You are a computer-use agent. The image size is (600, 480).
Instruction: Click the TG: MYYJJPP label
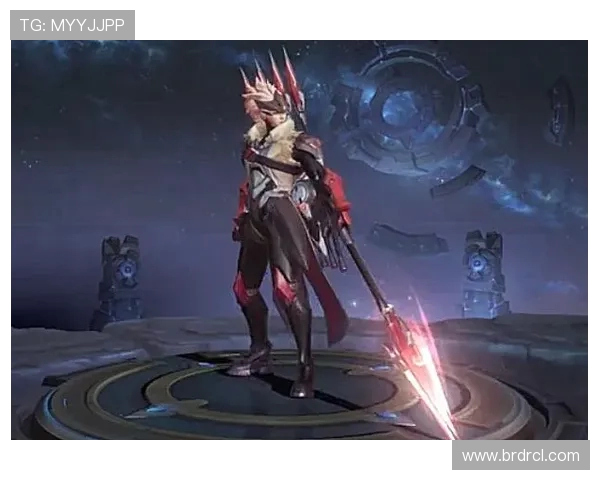click(x=72, y=25)
